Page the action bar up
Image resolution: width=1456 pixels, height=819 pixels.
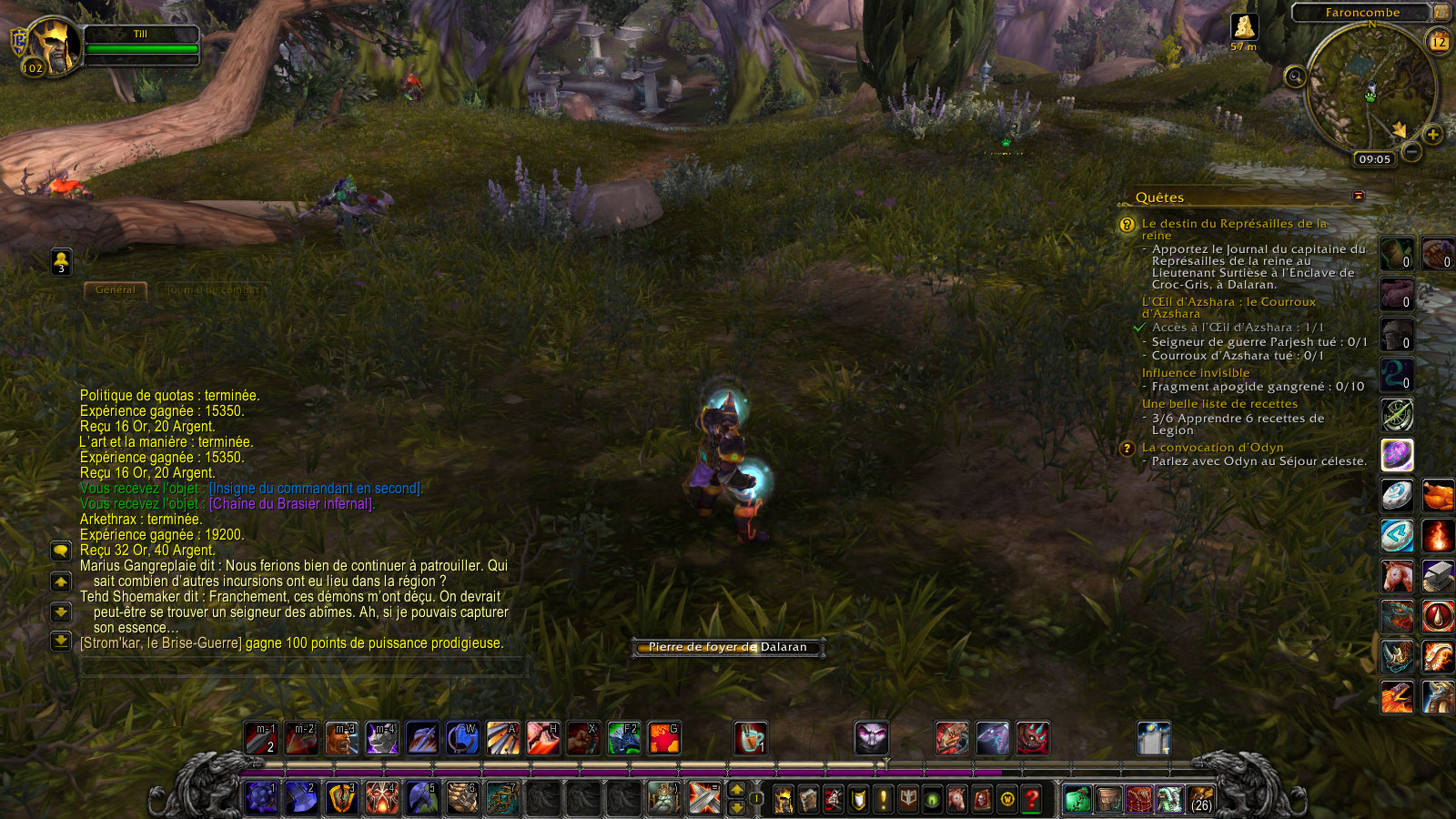pyautogui.click(x=737, y=790)
